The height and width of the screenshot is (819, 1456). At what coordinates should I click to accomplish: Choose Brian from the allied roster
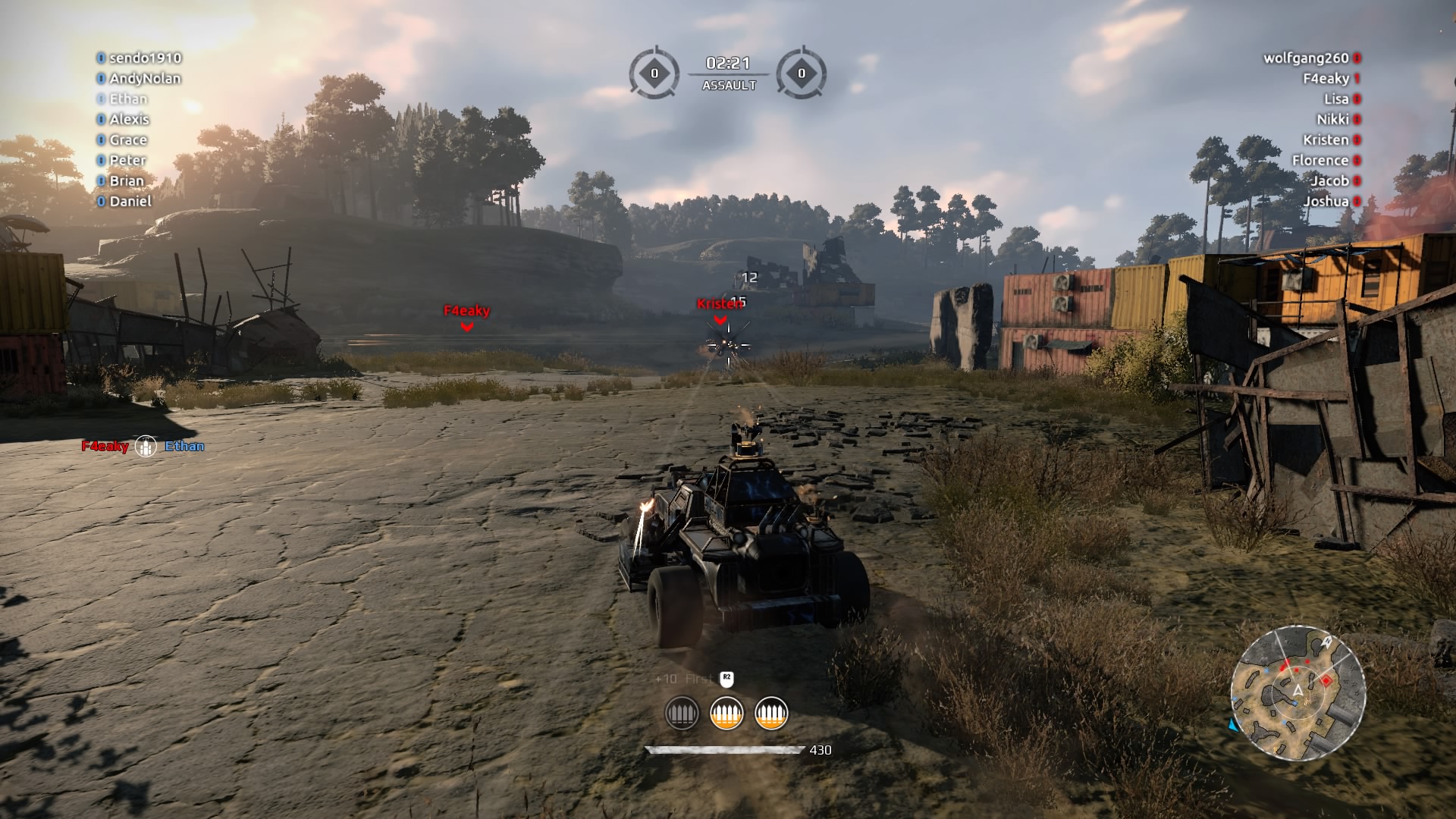(x=126, y=180)
